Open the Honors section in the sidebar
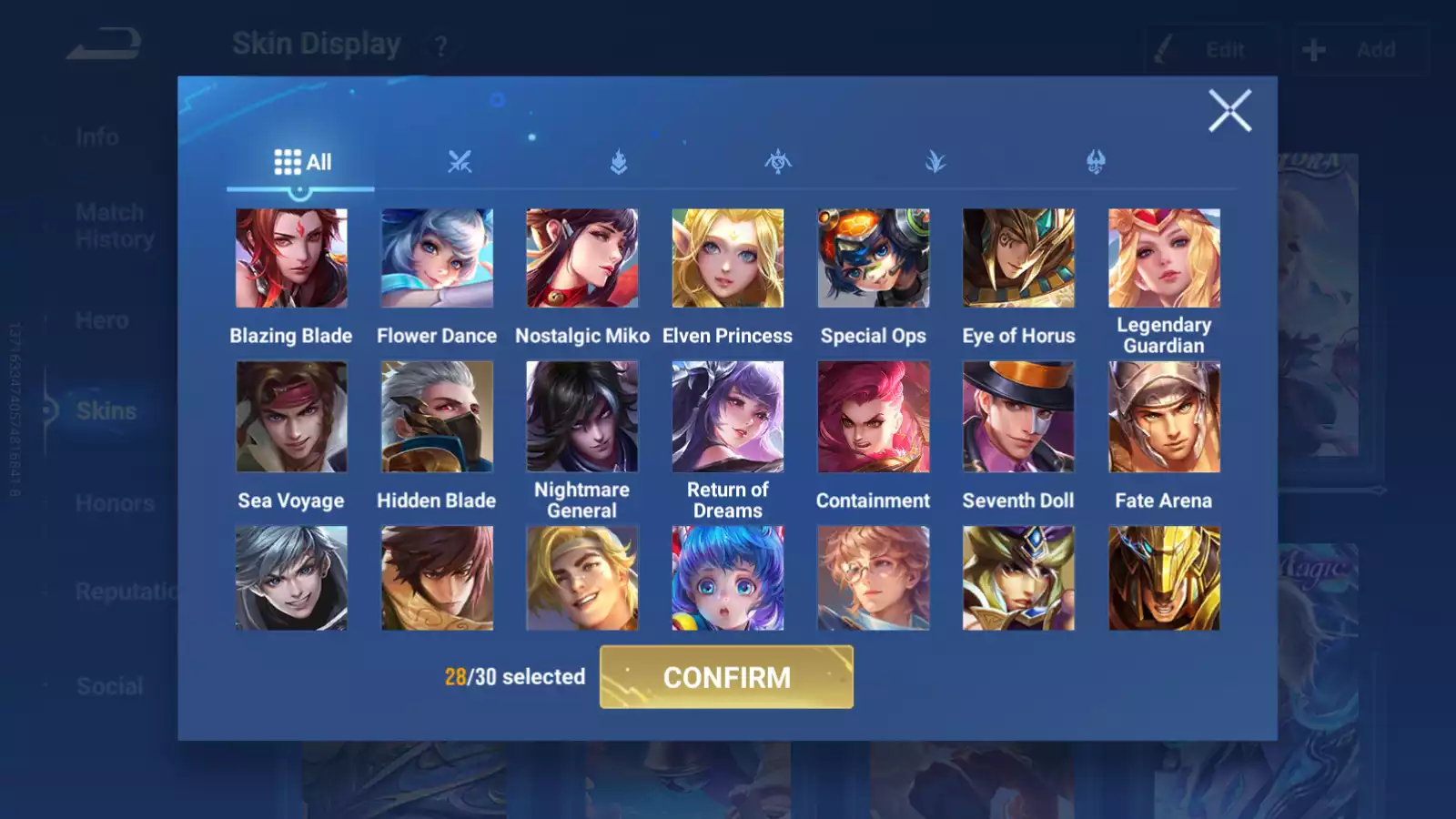This screenshot has width=1456, height=819. click(113, 502)
